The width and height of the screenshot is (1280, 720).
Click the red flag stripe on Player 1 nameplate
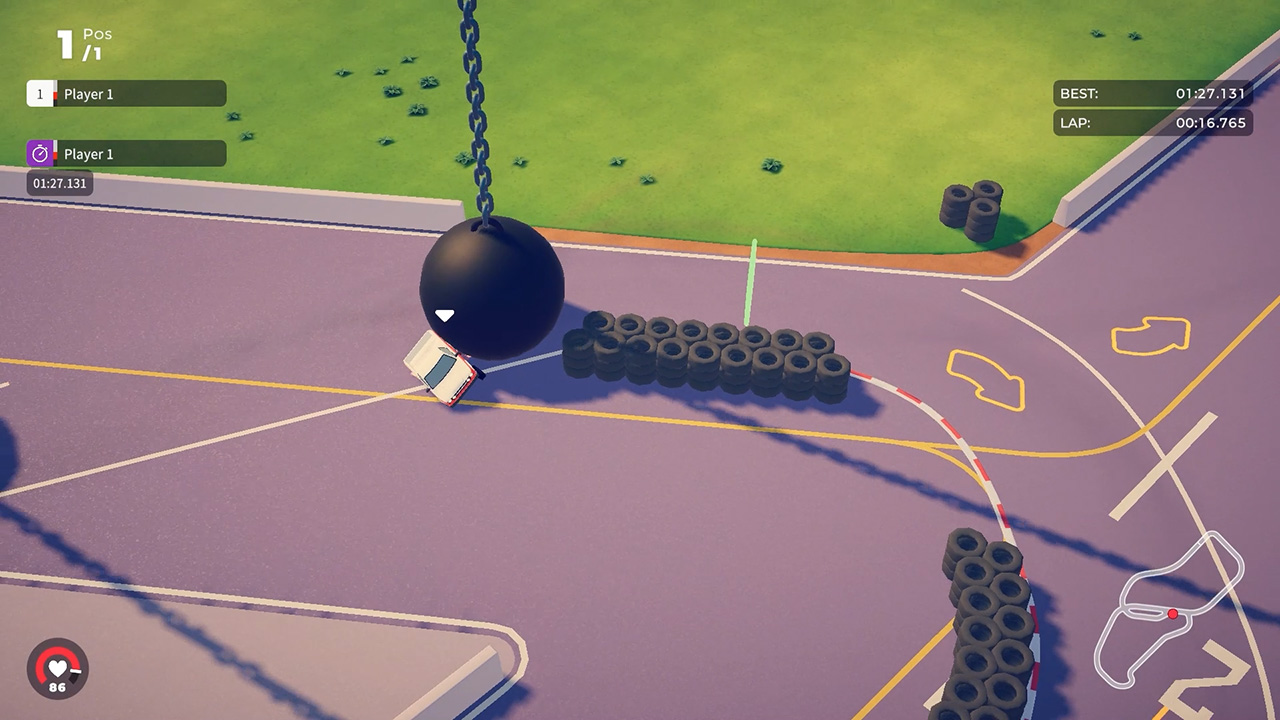coord(56,93)
